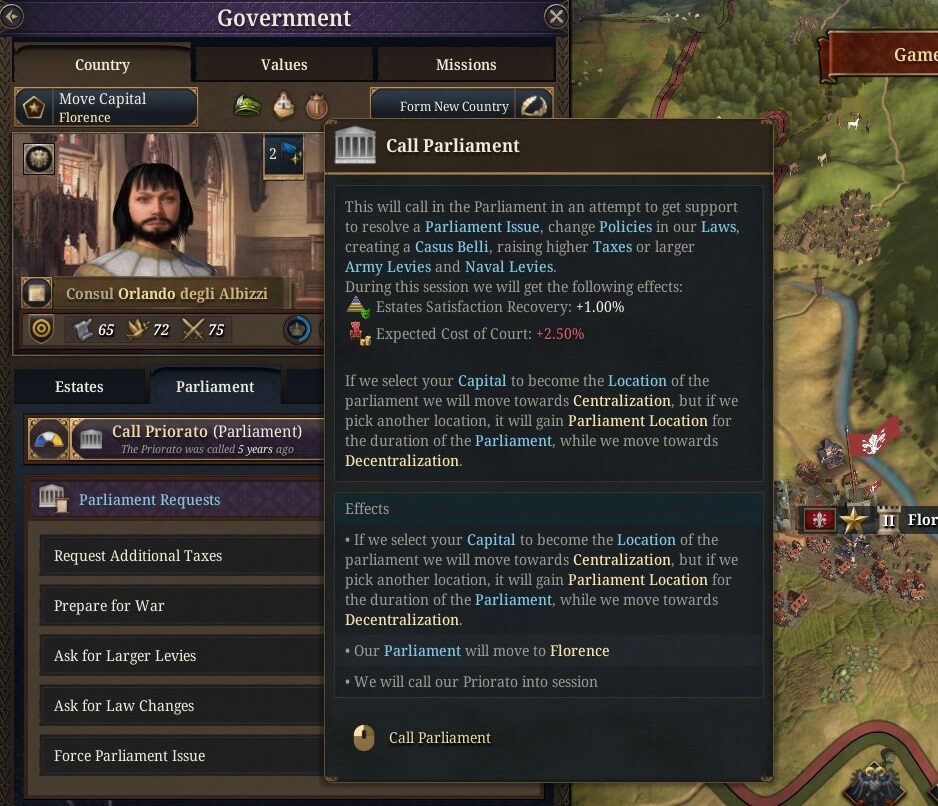
Task: Switch to the Country tab
Action: click(x=102, y=65)
